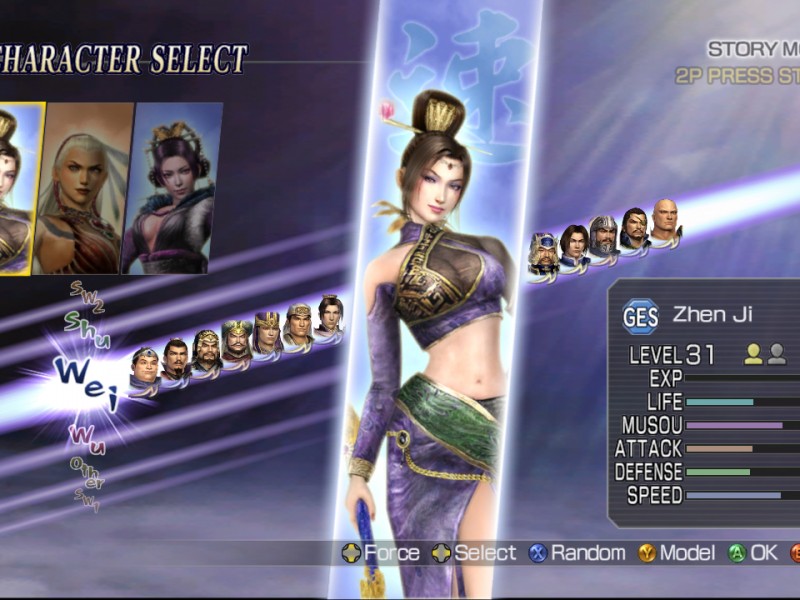Screen dimensions: 800x600
Task: Switch to the Shu faction tab
Action: coord(80,323)
